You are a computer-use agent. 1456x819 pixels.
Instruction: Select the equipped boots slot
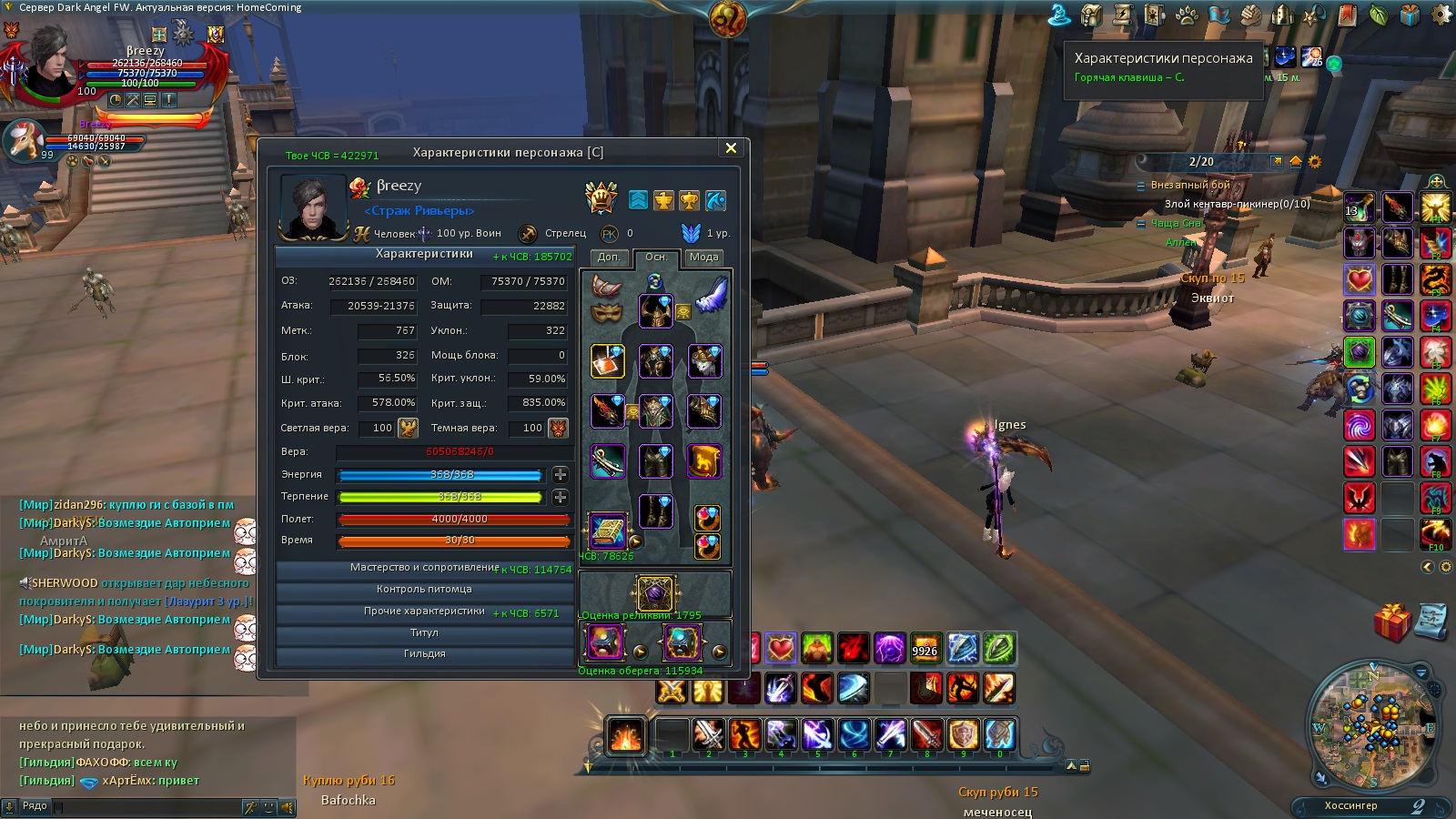[655, 511]
